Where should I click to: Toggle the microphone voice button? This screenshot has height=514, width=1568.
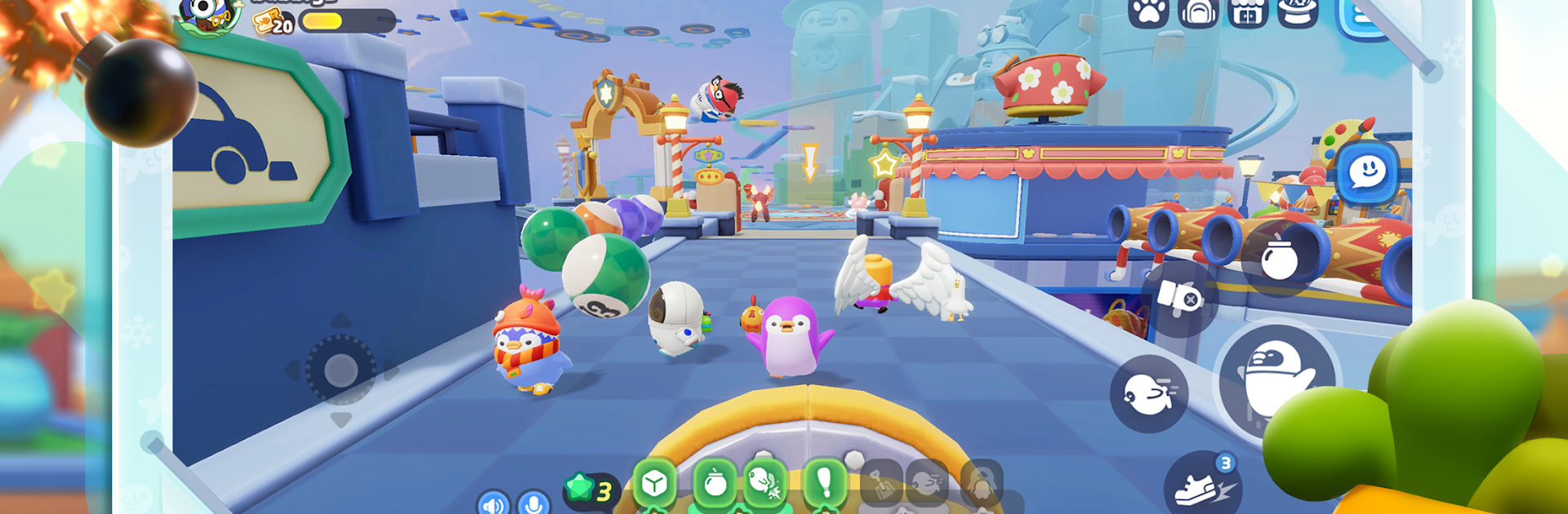(533, 503)
